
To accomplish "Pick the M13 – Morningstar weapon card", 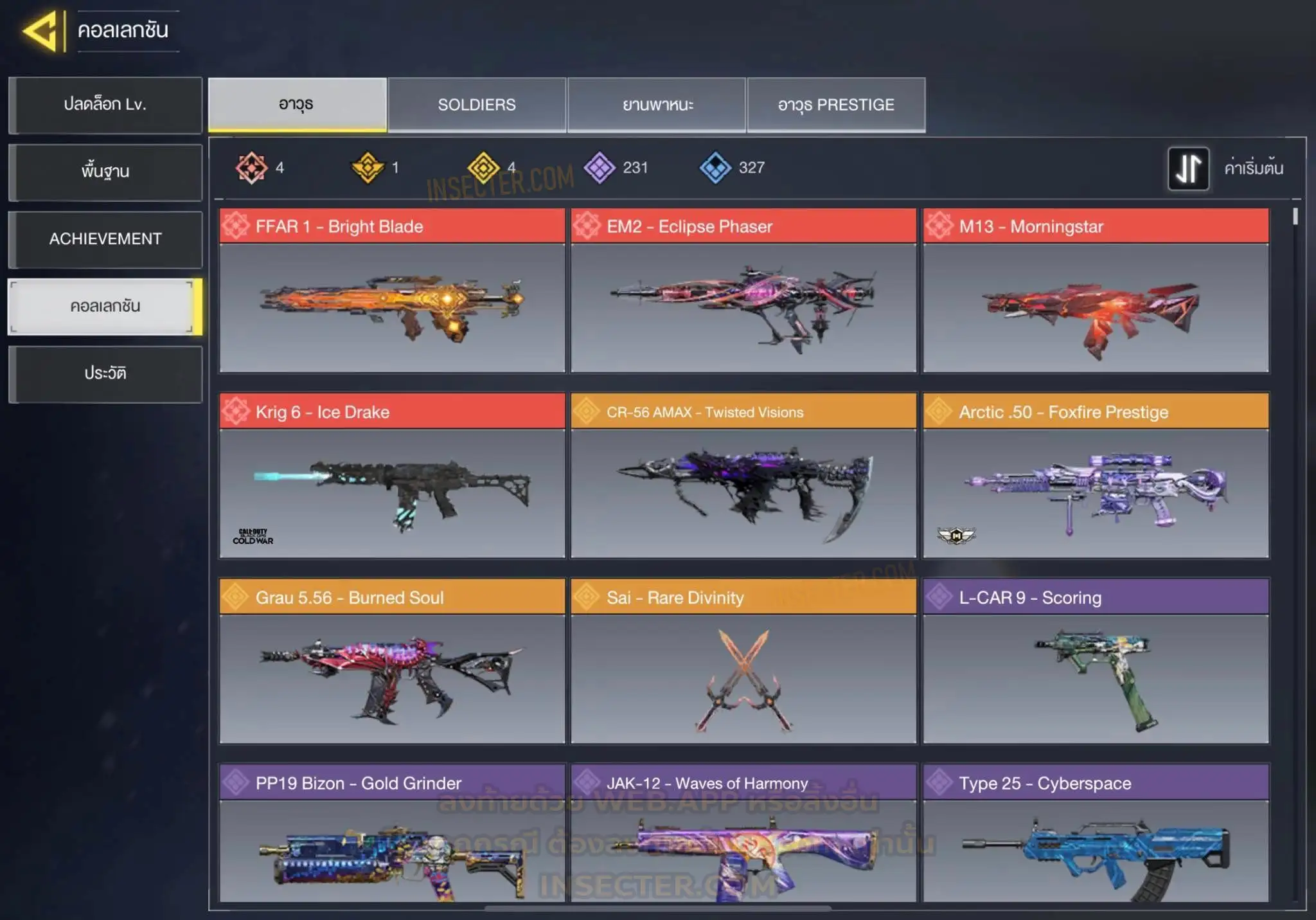I will [1096, 291].
